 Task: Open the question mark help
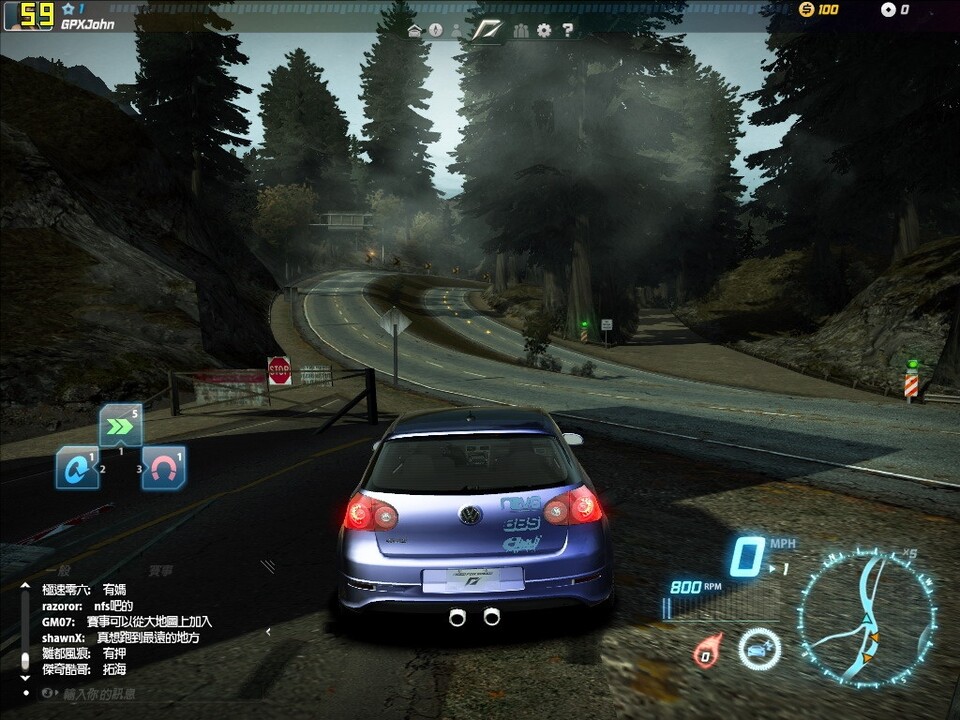[x=567, y=31]
